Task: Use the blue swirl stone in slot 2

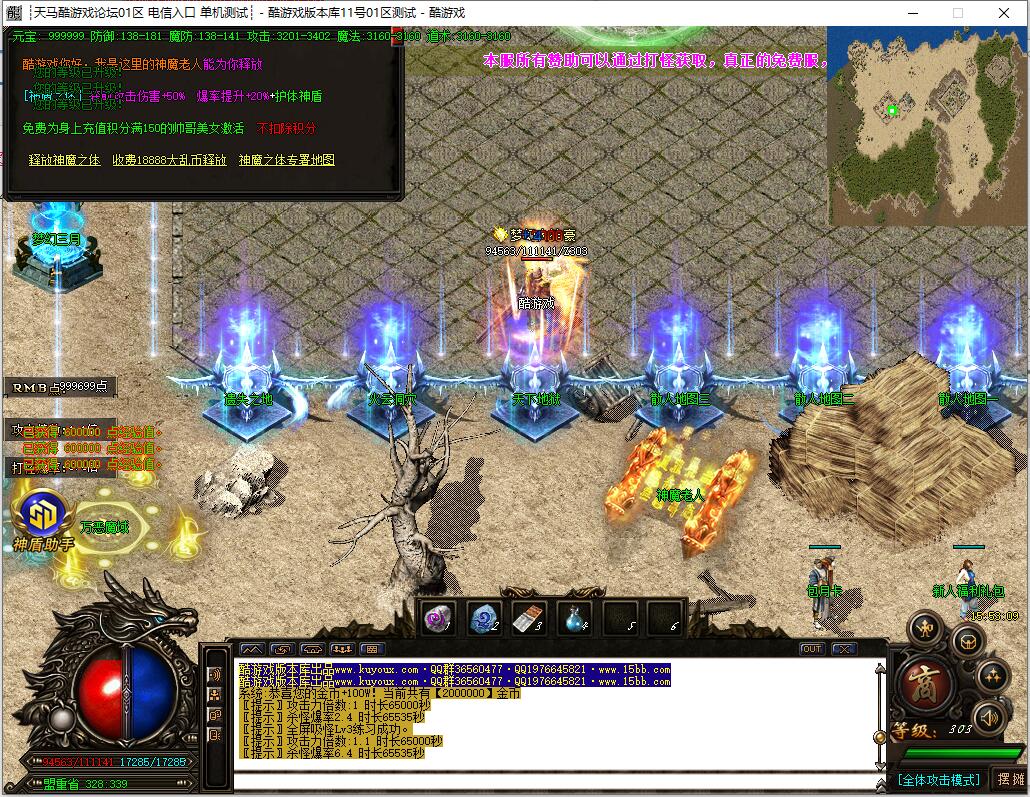Action: (484, 619)
